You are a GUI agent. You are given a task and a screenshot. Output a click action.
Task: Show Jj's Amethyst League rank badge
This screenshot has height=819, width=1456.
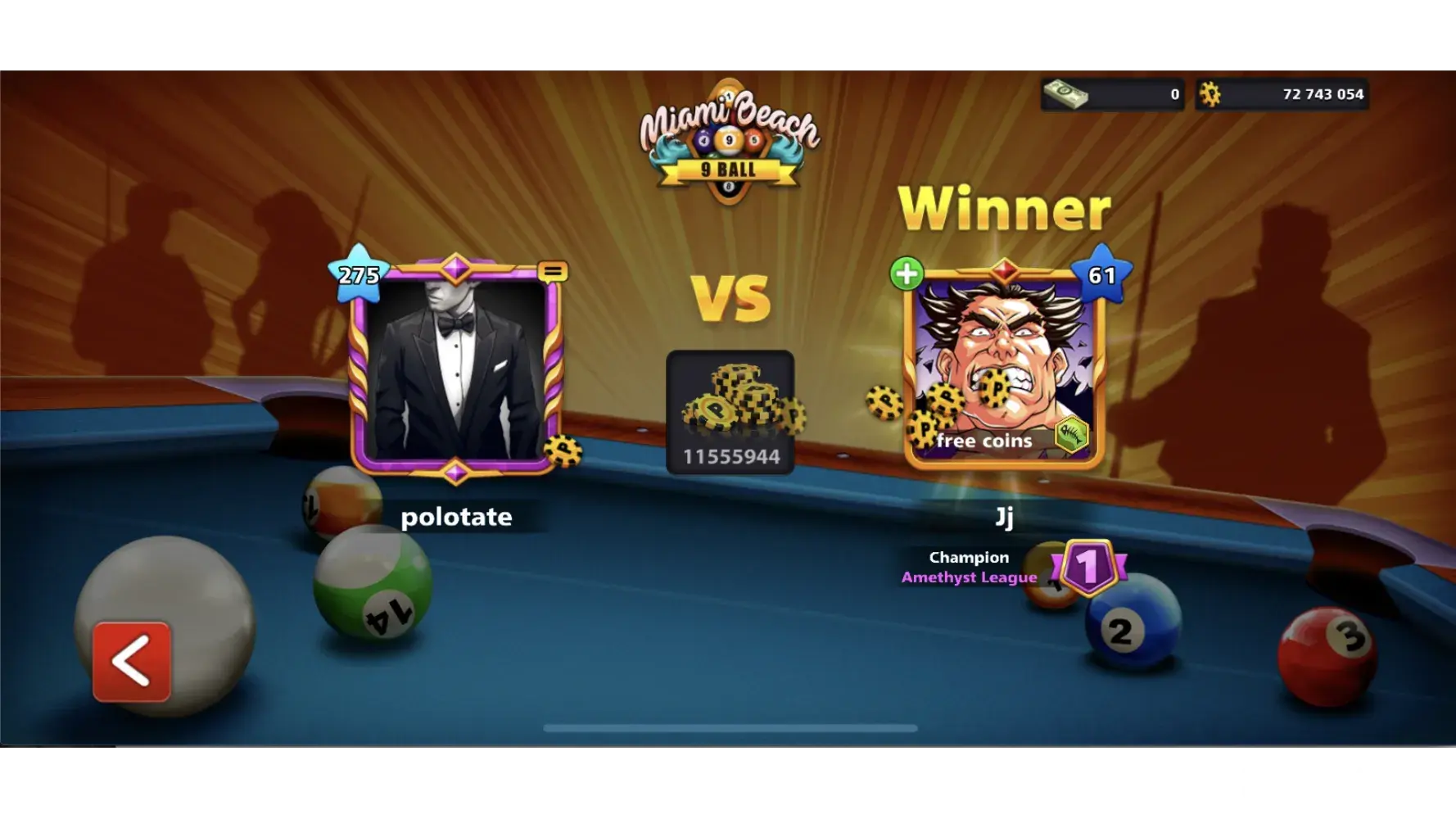tap(1087, 566)
